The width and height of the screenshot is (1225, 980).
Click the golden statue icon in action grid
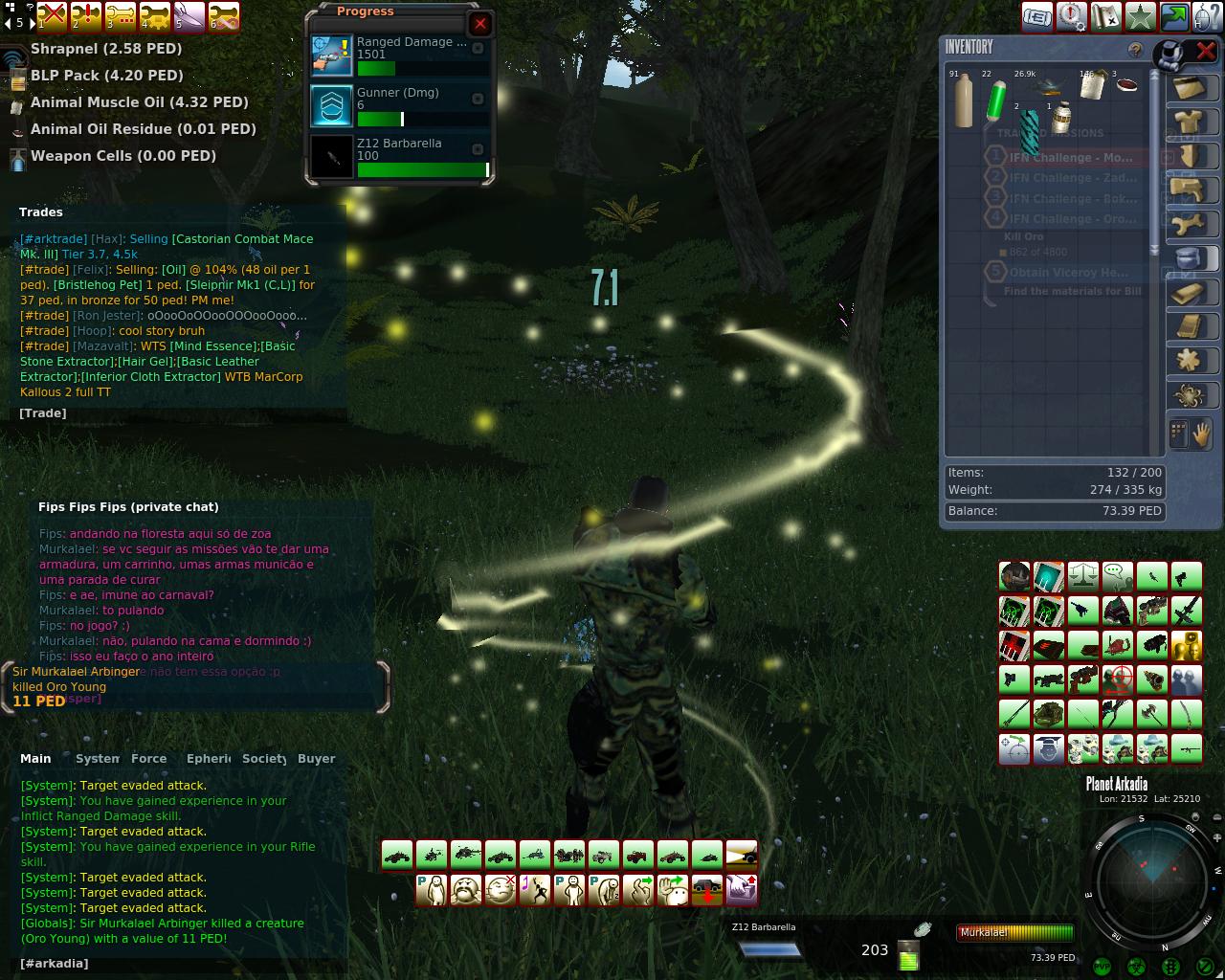1187,645
